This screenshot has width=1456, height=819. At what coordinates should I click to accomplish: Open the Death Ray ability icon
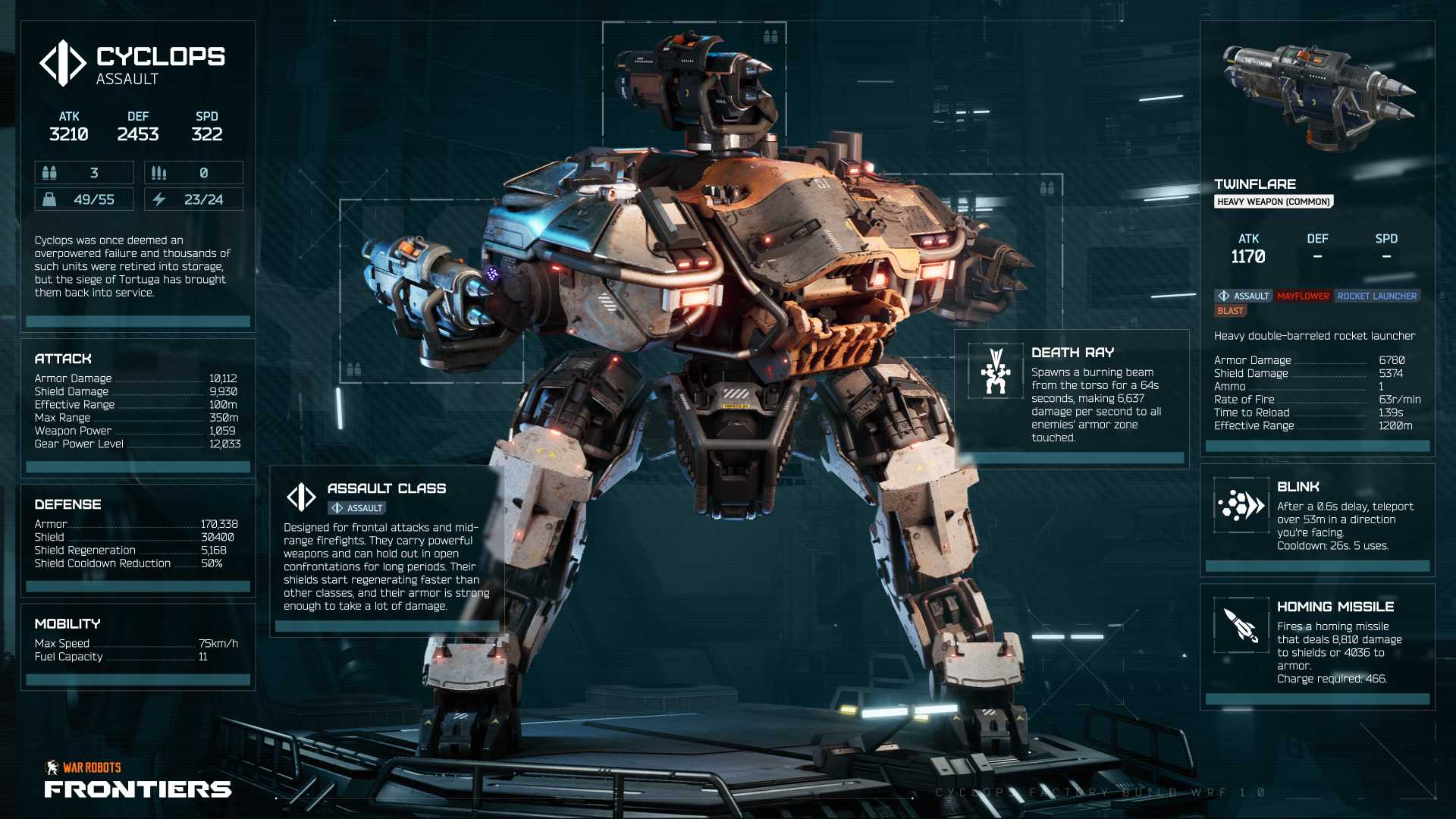tap(996, 371)
